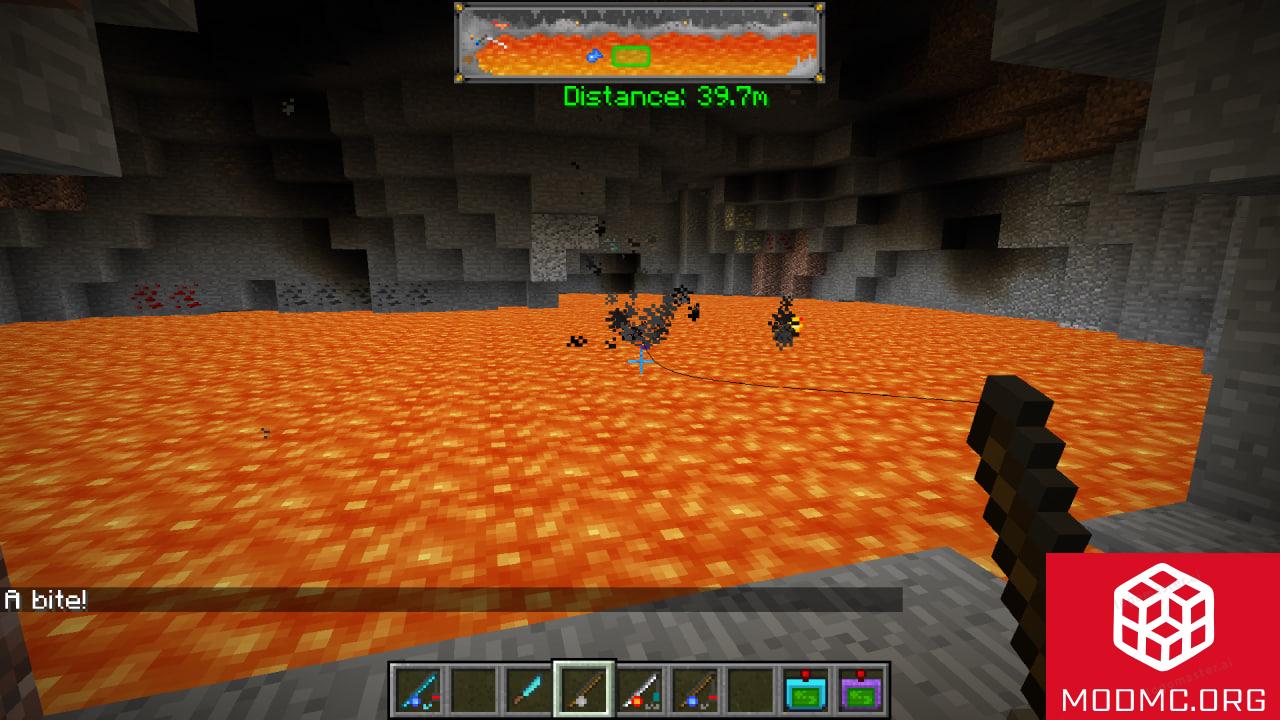The height and width of the screenshot is (720, 1280).
Task: Click the highlighted wooden rod with gray bobber
Action: pos(581,688)
